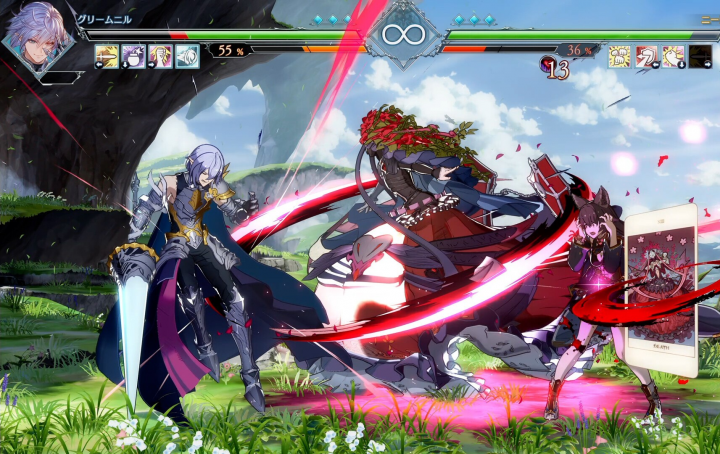The height and width of the screenshot is (454, 720).
Task: Select Grimnir's yellow thrust skill icon
Action: [106, 56]
